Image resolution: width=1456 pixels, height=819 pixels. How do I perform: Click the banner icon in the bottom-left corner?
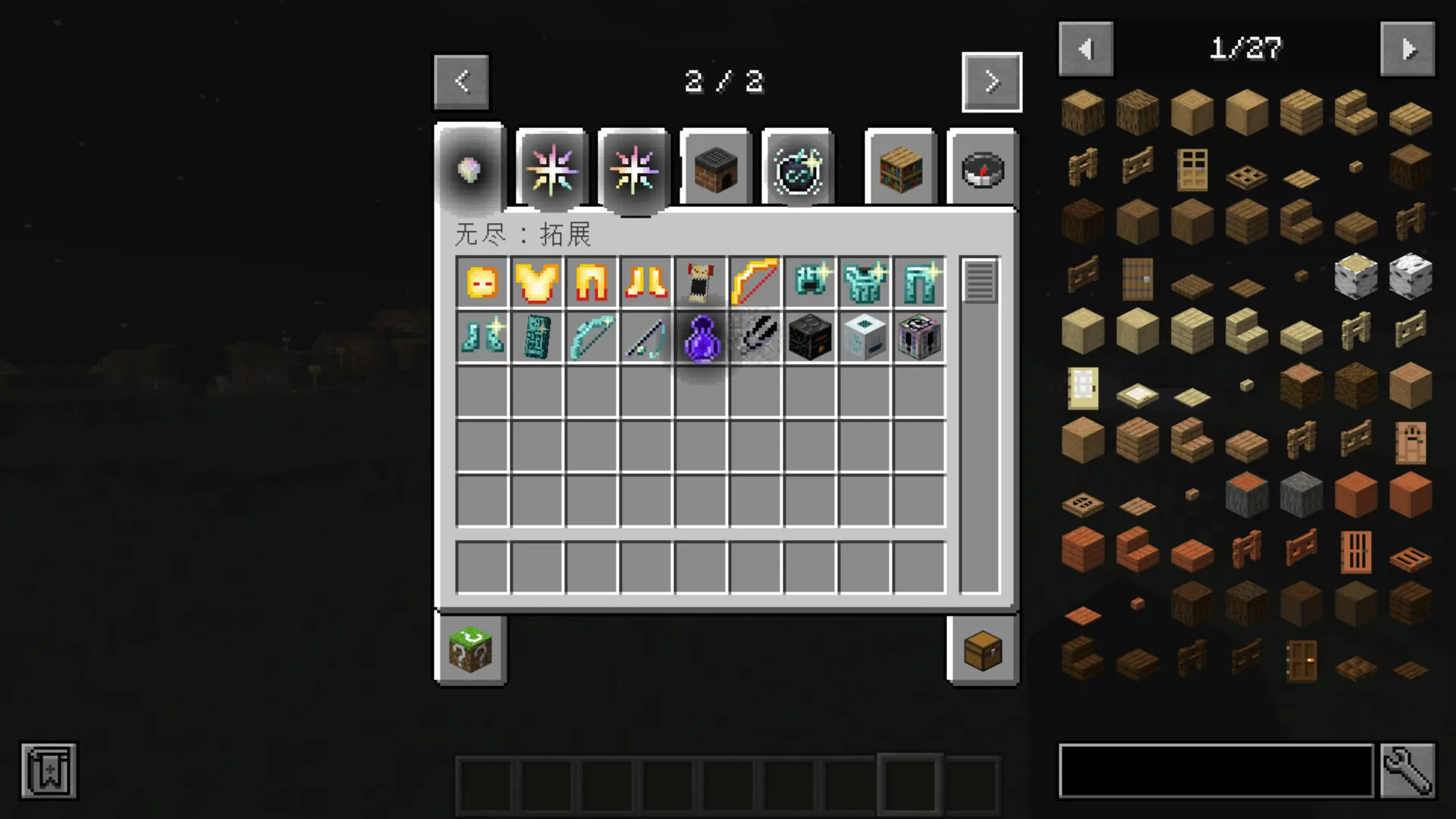coord(48,770)
